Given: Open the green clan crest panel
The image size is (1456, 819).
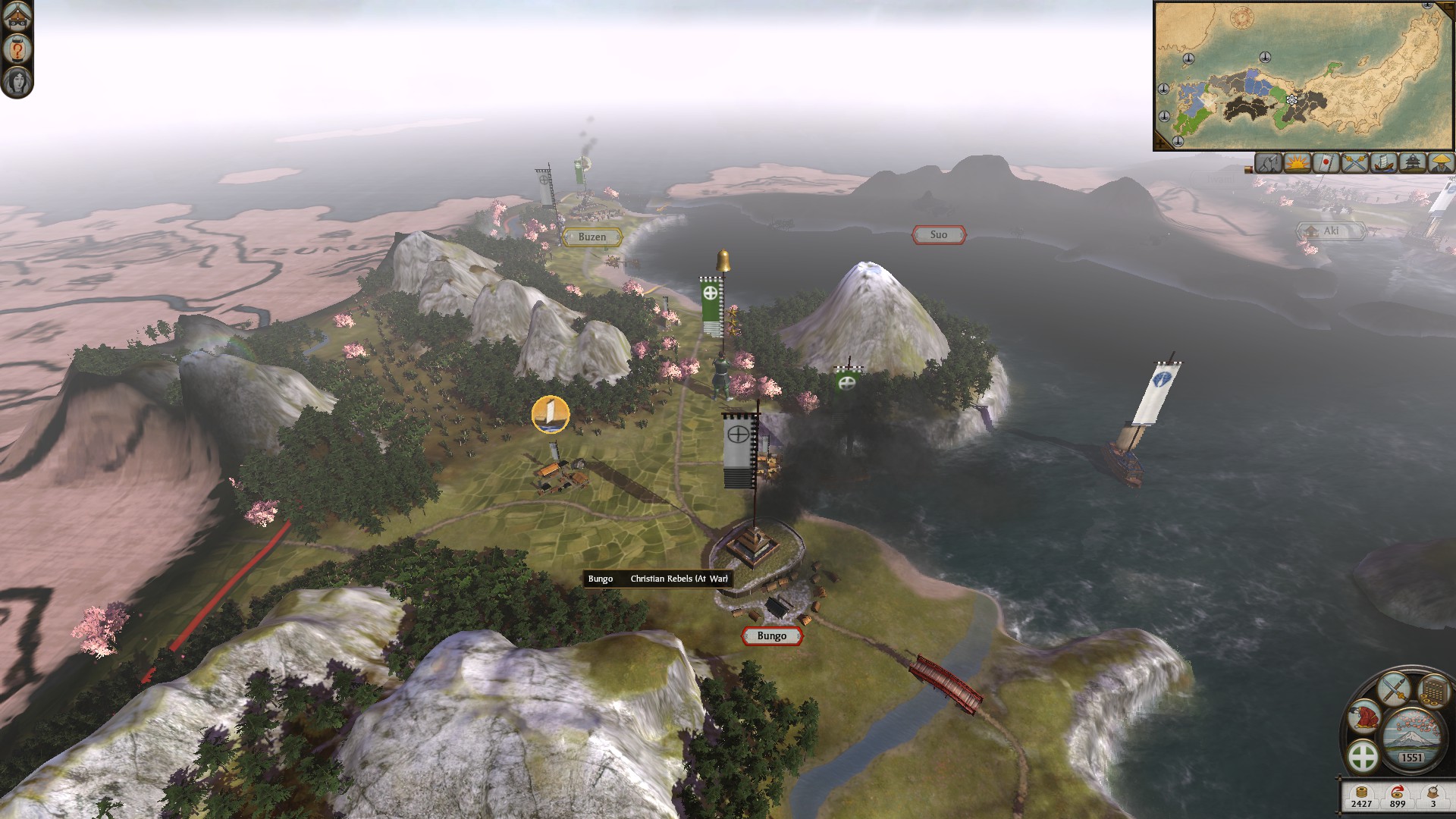Looking at the screenshot, I should tap(1363, 757).
